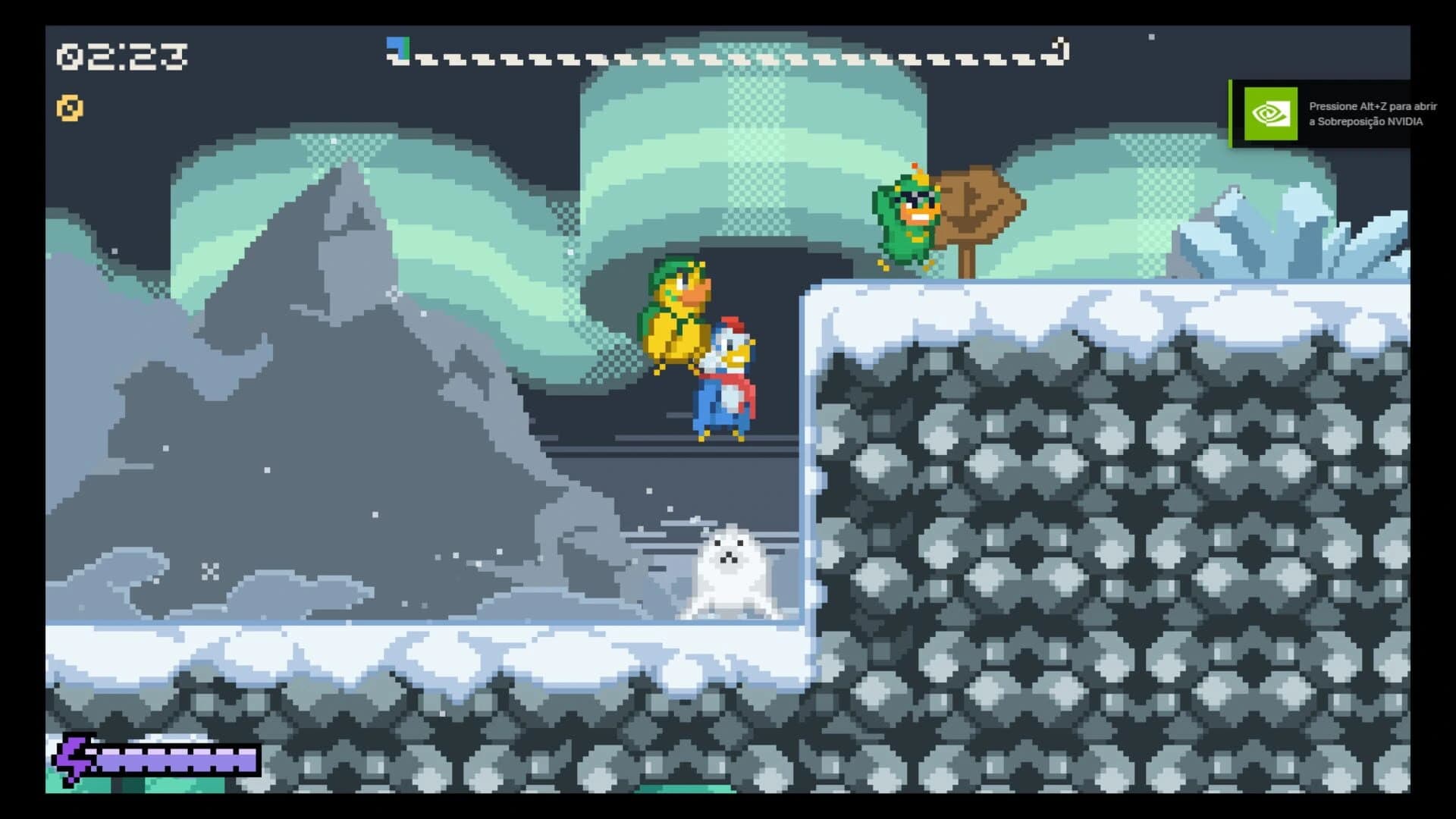Click the yellow coin counter icon

point(69,108)
